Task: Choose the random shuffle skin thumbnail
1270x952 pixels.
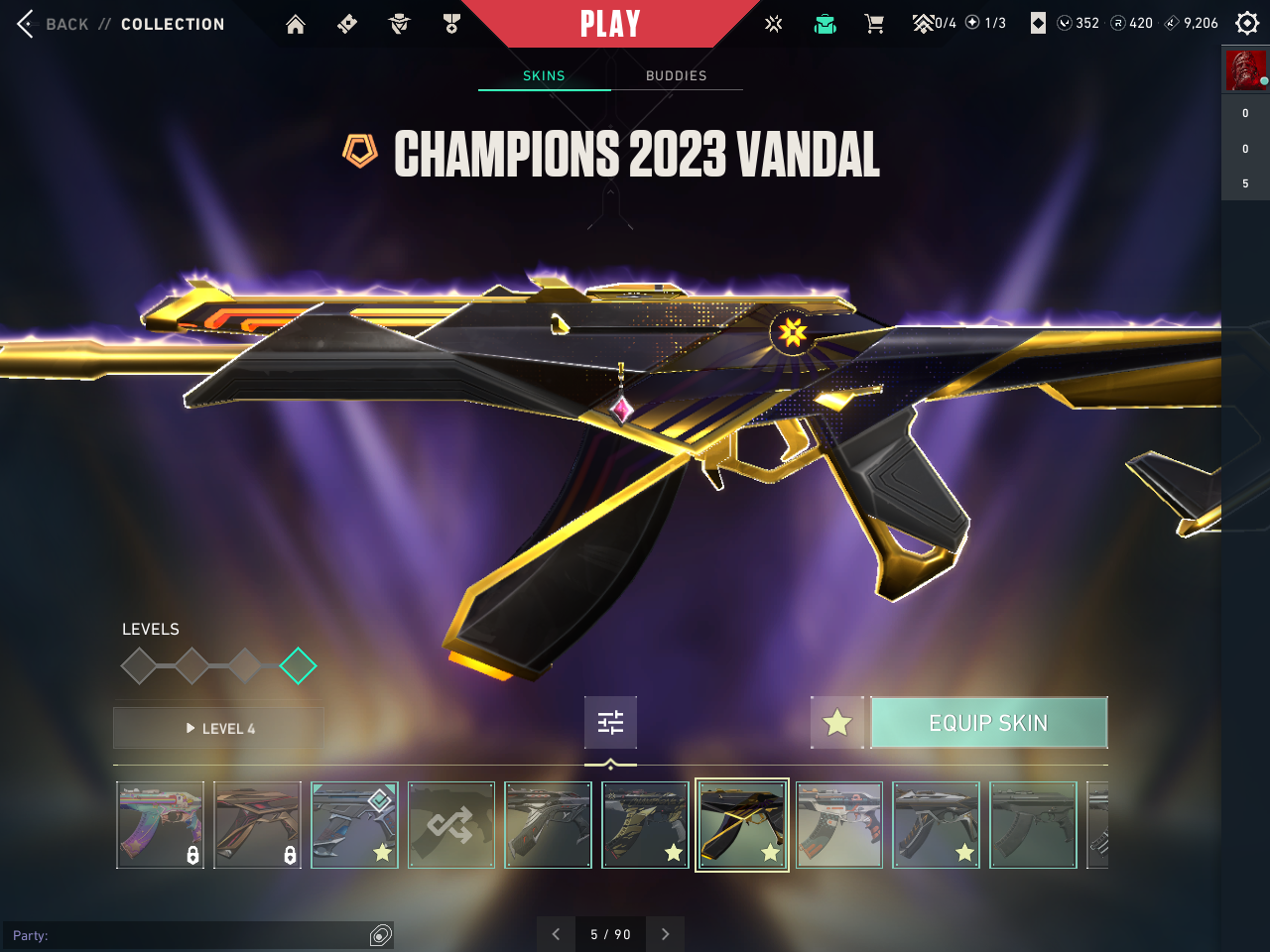Action: [x=451, y=825]
